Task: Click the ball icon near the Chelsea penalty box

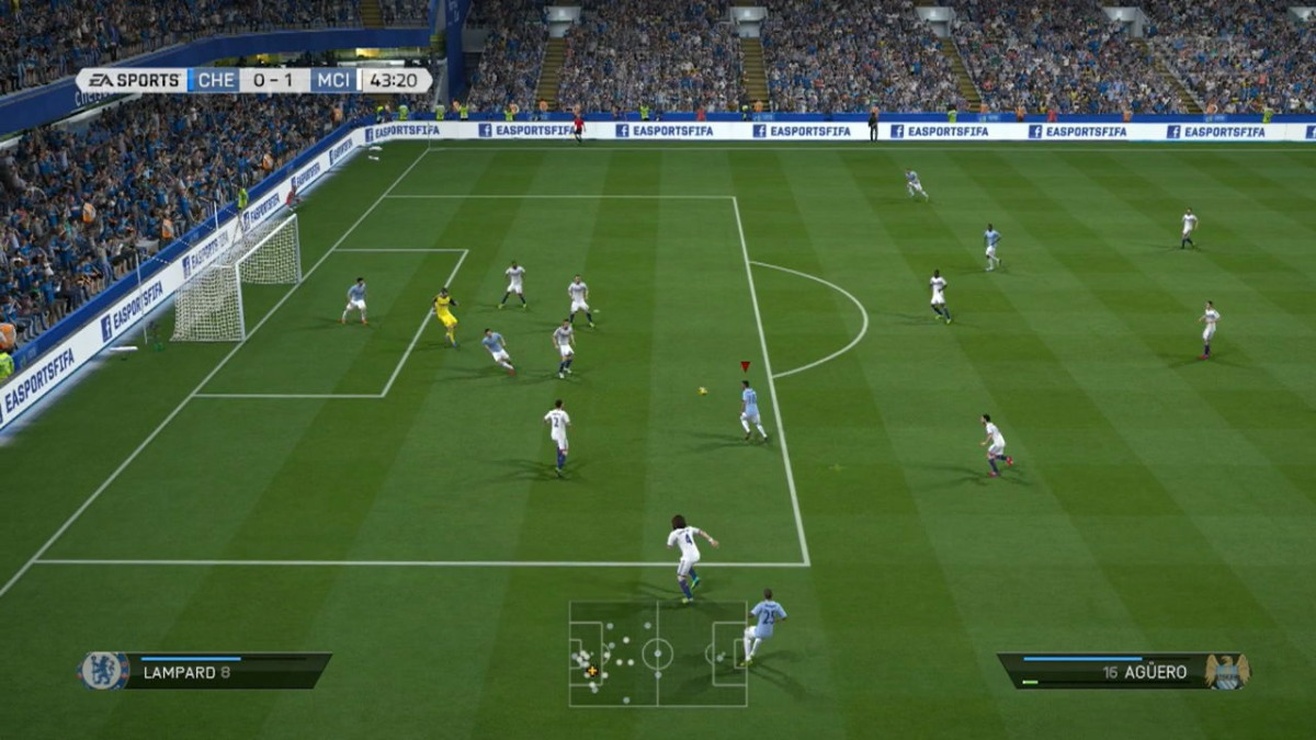Action: click(703, 388)
